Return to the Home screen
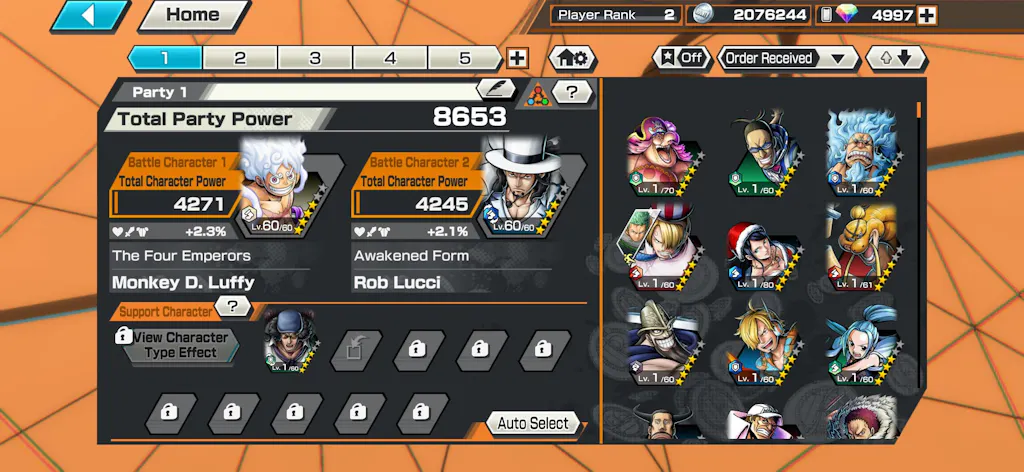The image size is (1024, 472). [x=193, y=15]
